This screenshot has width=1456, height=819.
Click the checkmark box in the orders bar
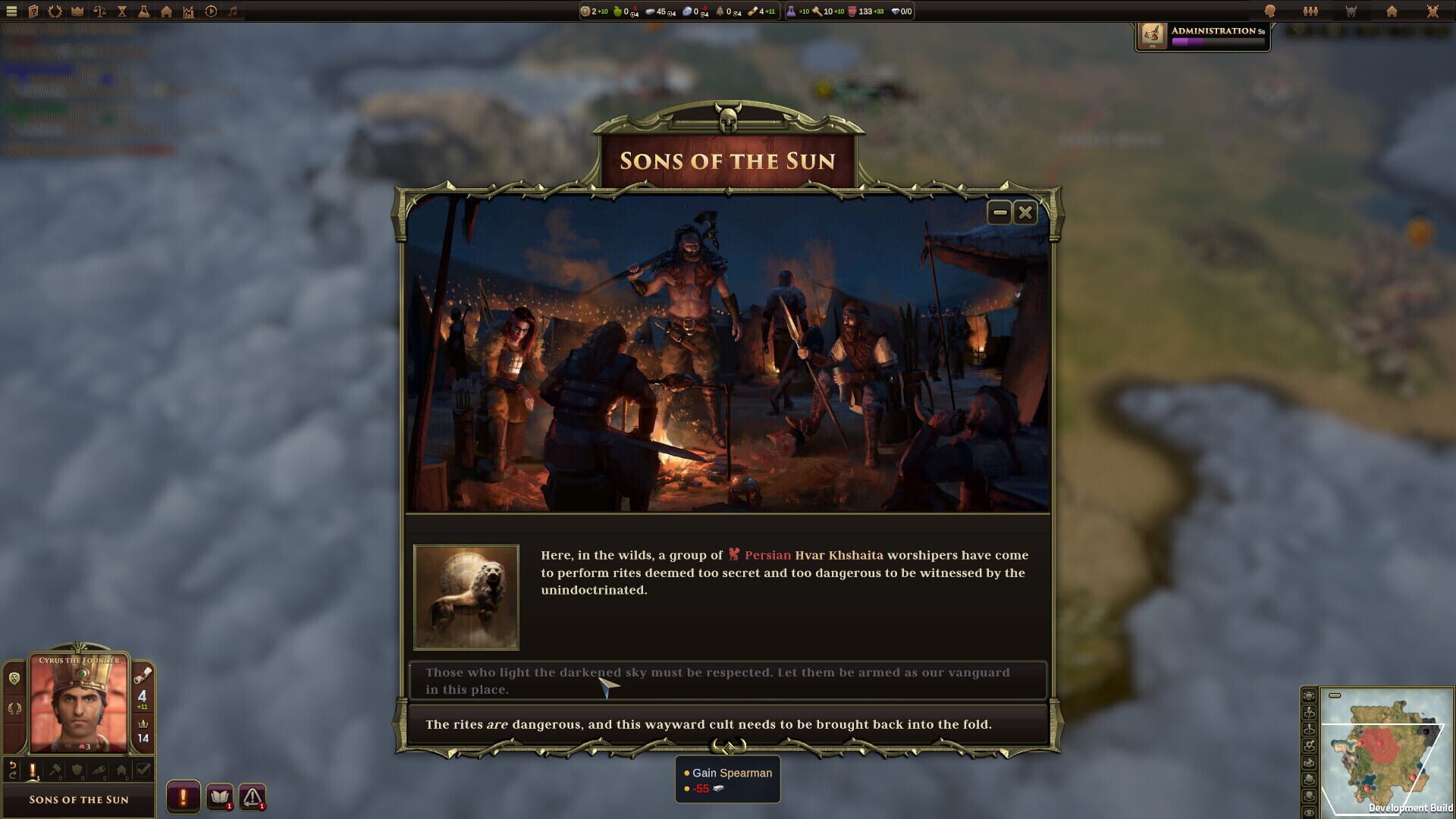143,770
